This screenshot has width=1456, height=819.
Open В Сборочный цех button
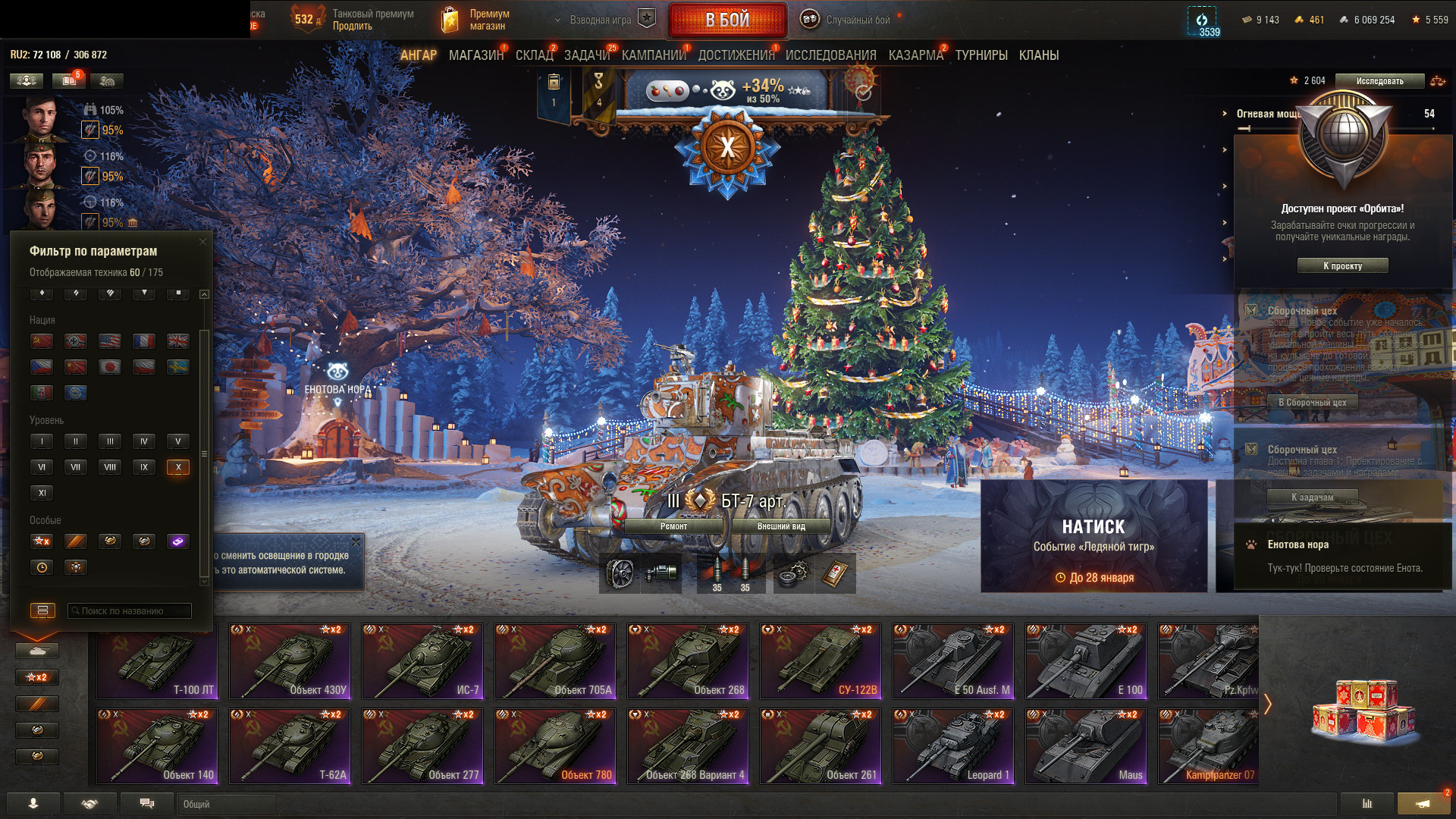click(1312, 403)
